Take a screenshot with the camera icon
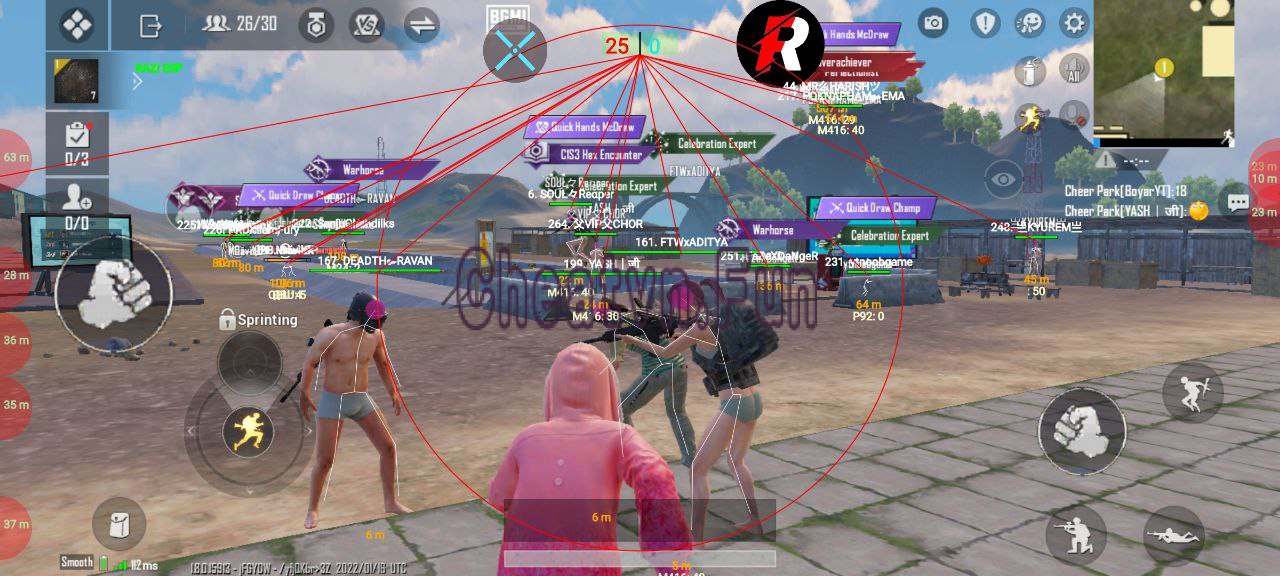The height and width of the screenshot is (576, 1280). click(x=933, y=23)
